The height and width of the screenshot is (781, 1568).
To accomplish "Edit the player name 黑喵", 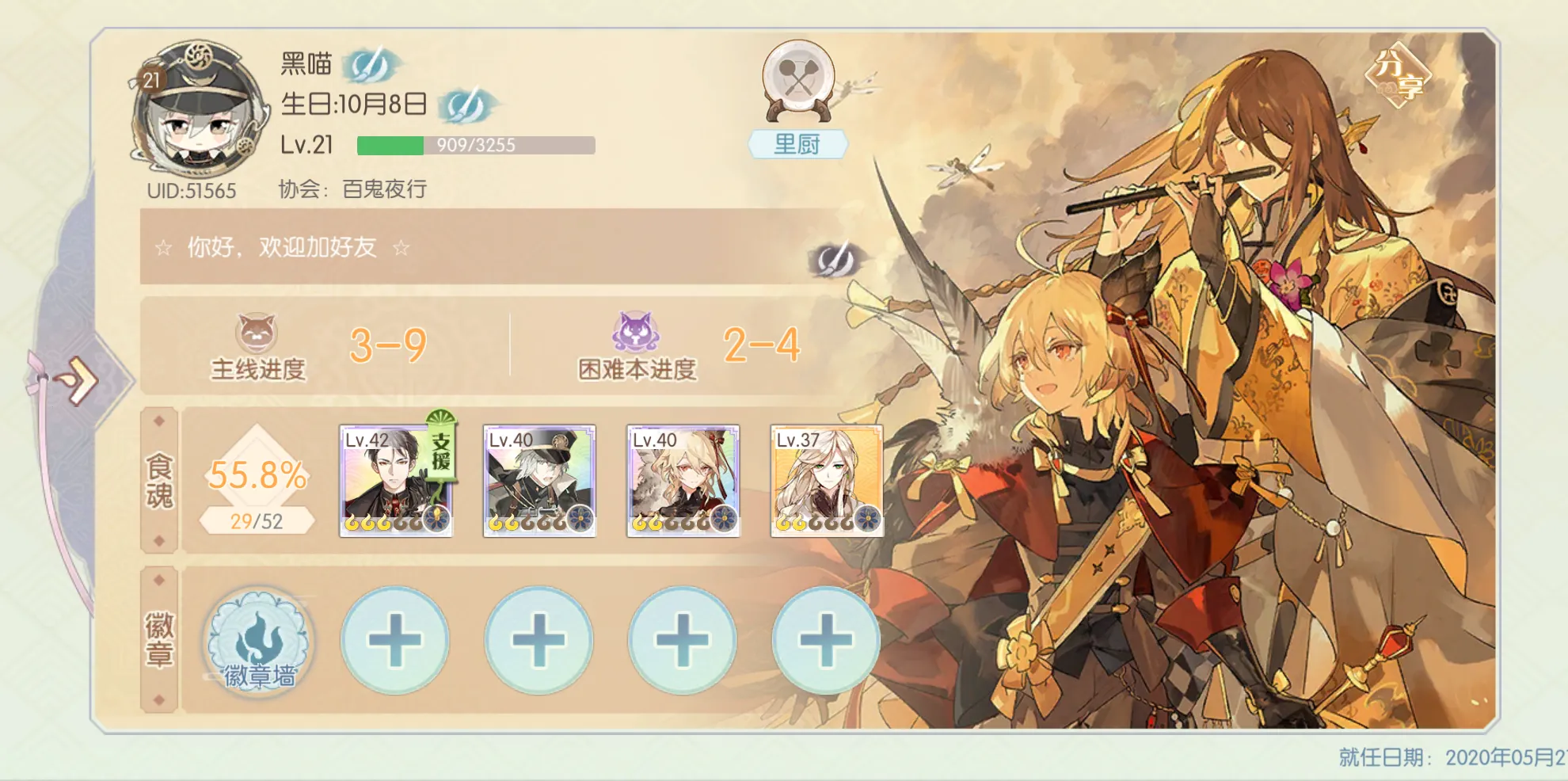I will (371, 65).
